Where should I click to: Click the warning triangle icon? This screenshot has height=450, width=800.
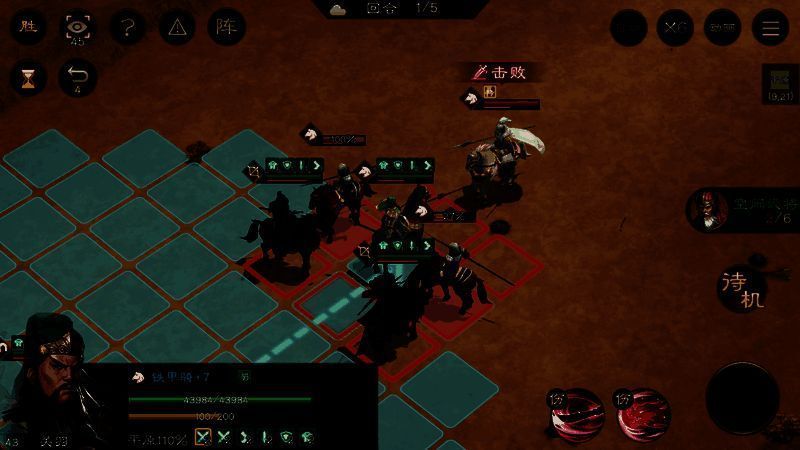[177, 27]
